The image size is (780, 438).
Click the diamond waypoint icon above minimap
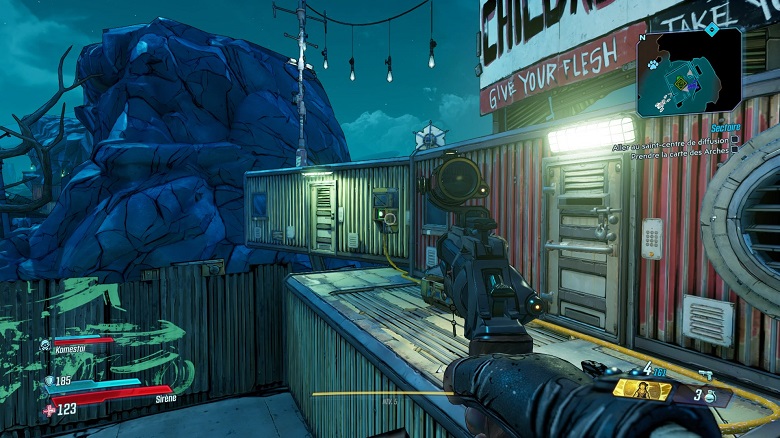coord(711,29)
